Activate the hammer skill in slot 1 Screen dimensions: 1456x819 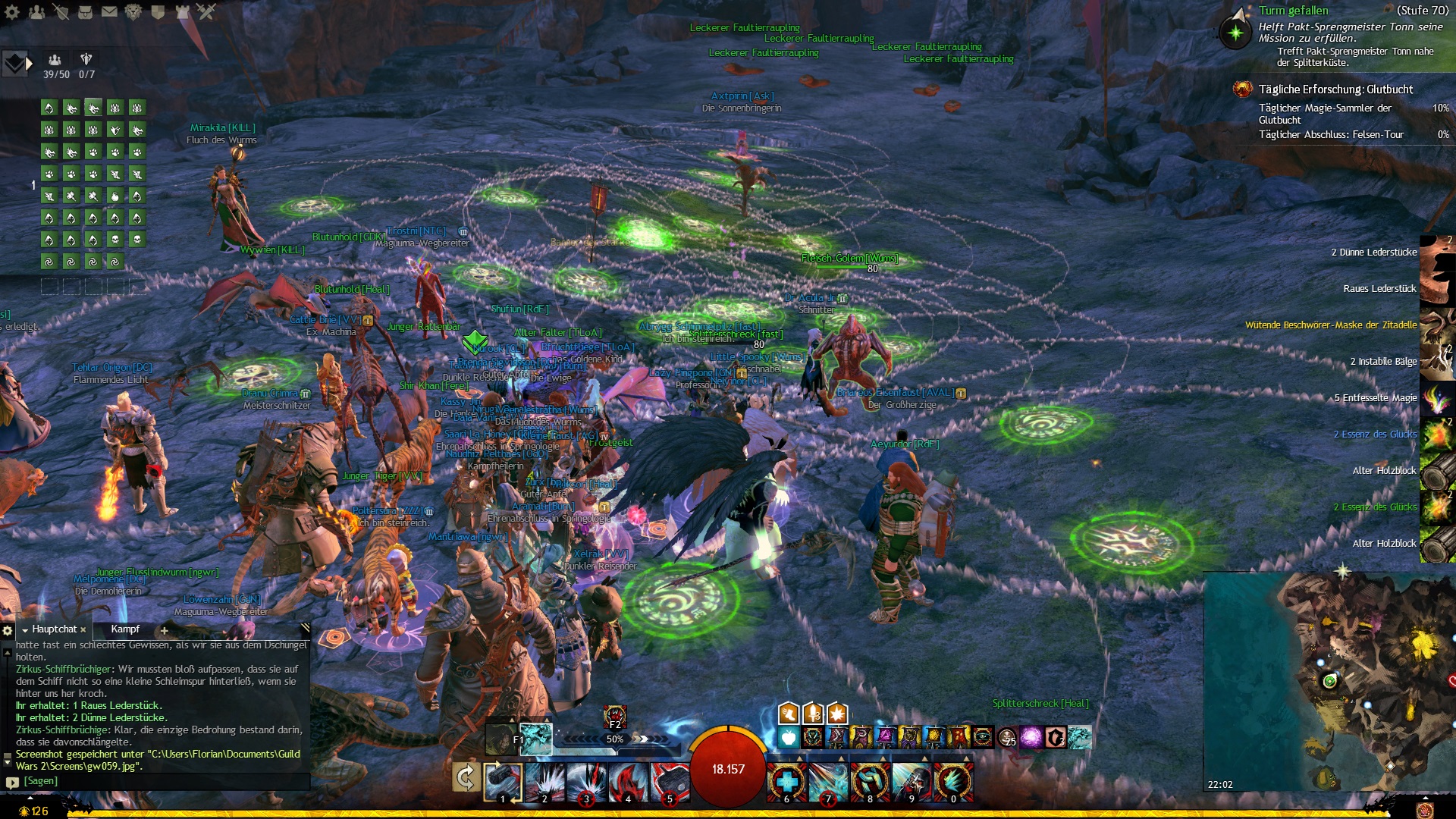(503, 781)
